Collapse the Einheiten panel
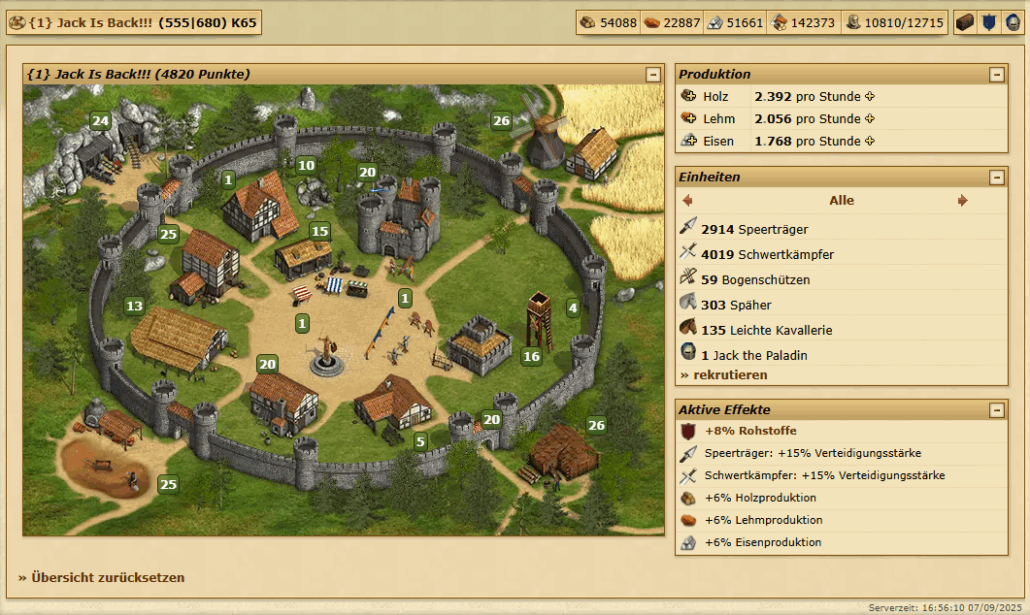The height and width of the screenshot is (615, 1030). click(996, 177)
